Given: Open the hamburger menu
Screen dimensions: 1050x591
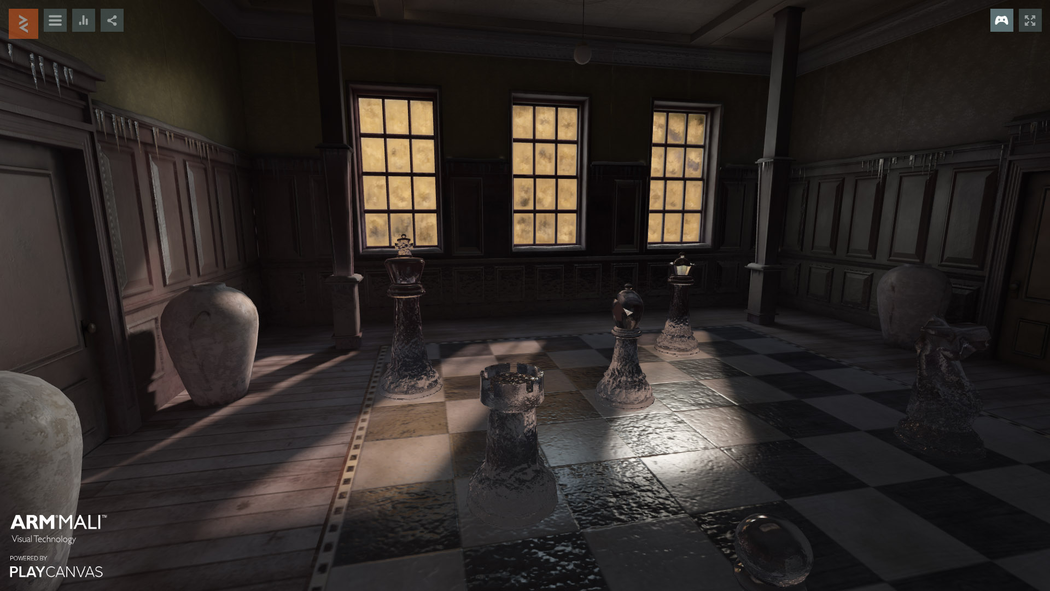Looking at the screenshot, I should click(55, 20).
